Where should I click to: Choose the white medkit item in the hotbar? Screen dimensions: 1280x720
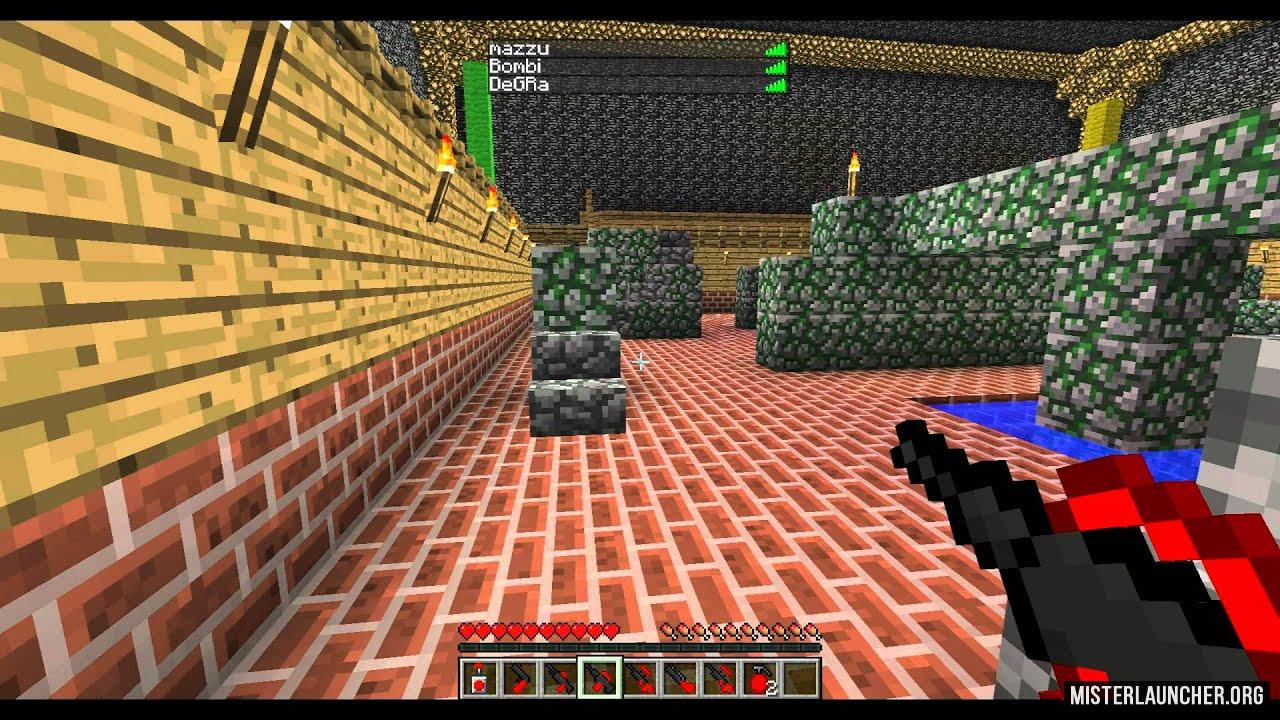click(479, 678)
